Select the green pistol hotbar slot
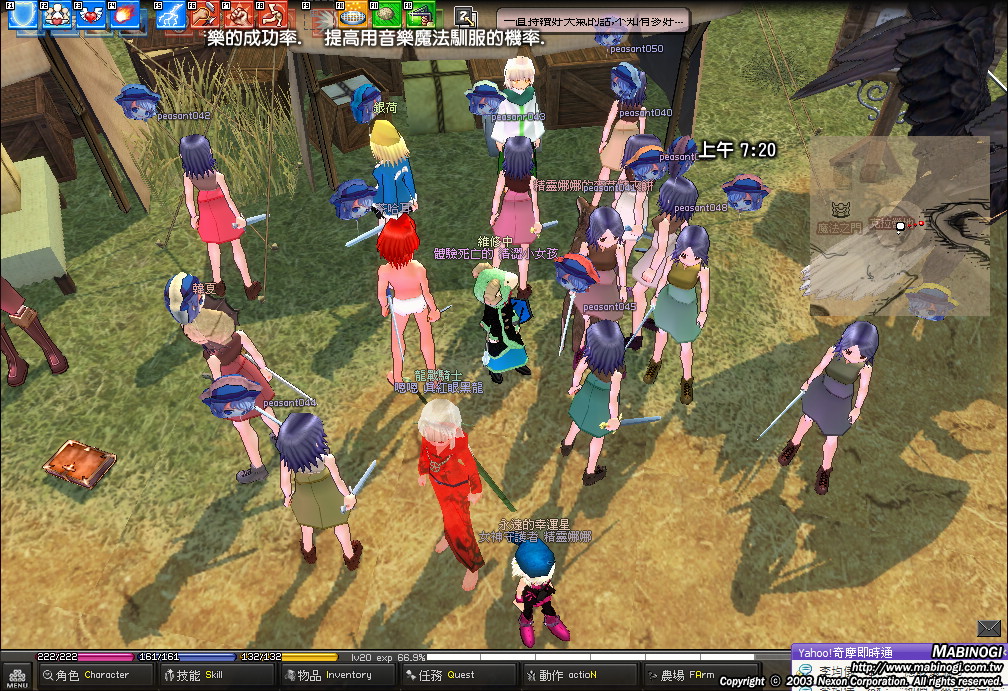1008x691 pixels. coord(420,15)
